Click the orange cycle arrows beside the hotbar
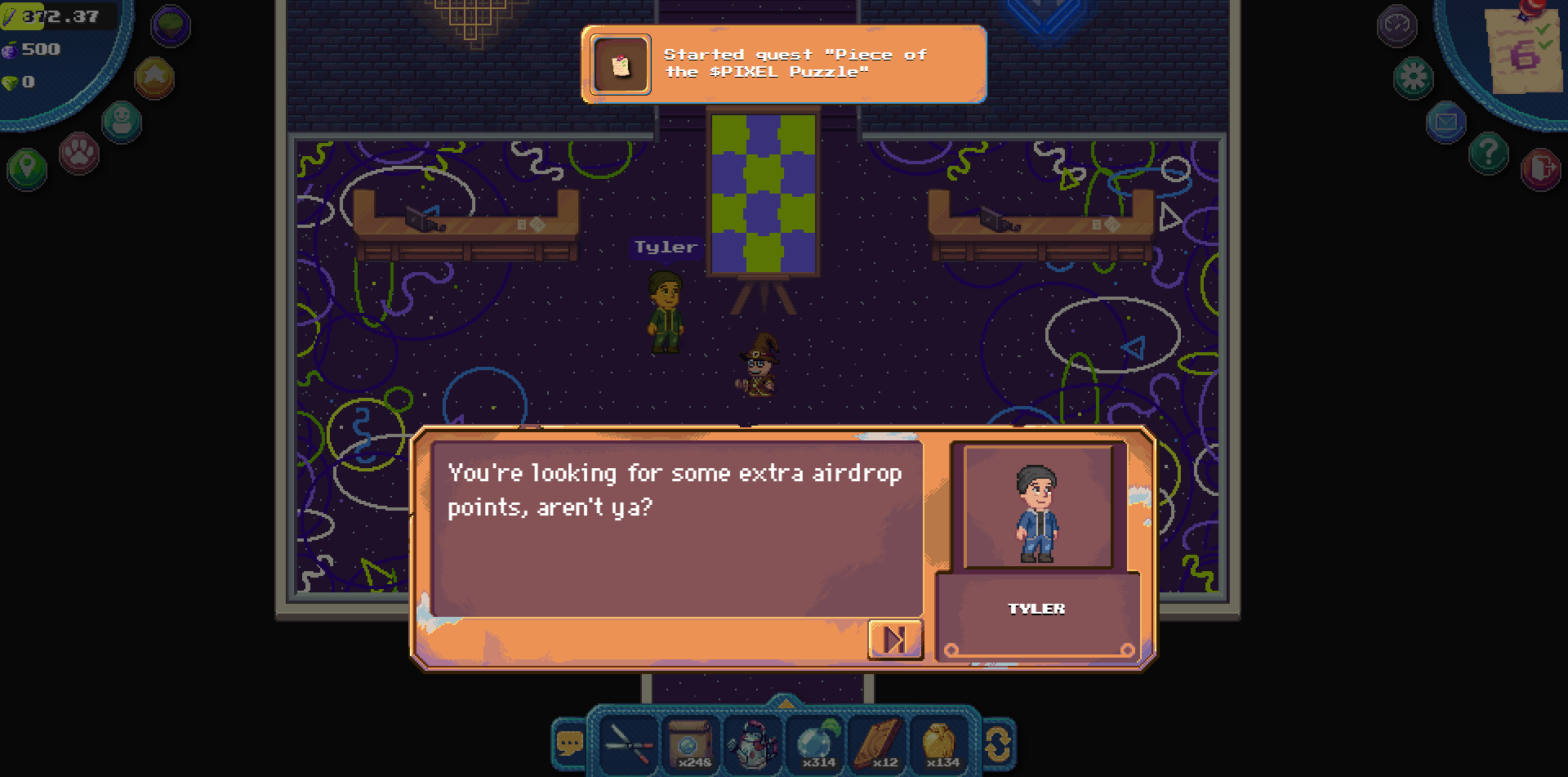Viewport: 1568px width, 777px height. click(x=998, y=744)
